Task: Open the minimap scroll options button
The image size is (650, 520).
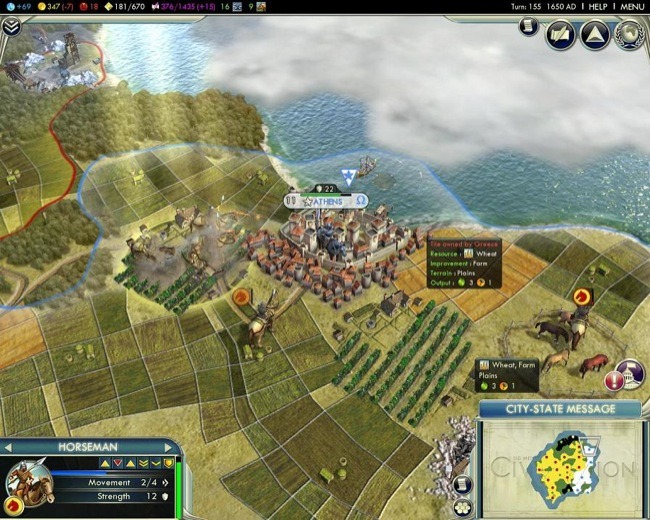Action: point(462,485)
